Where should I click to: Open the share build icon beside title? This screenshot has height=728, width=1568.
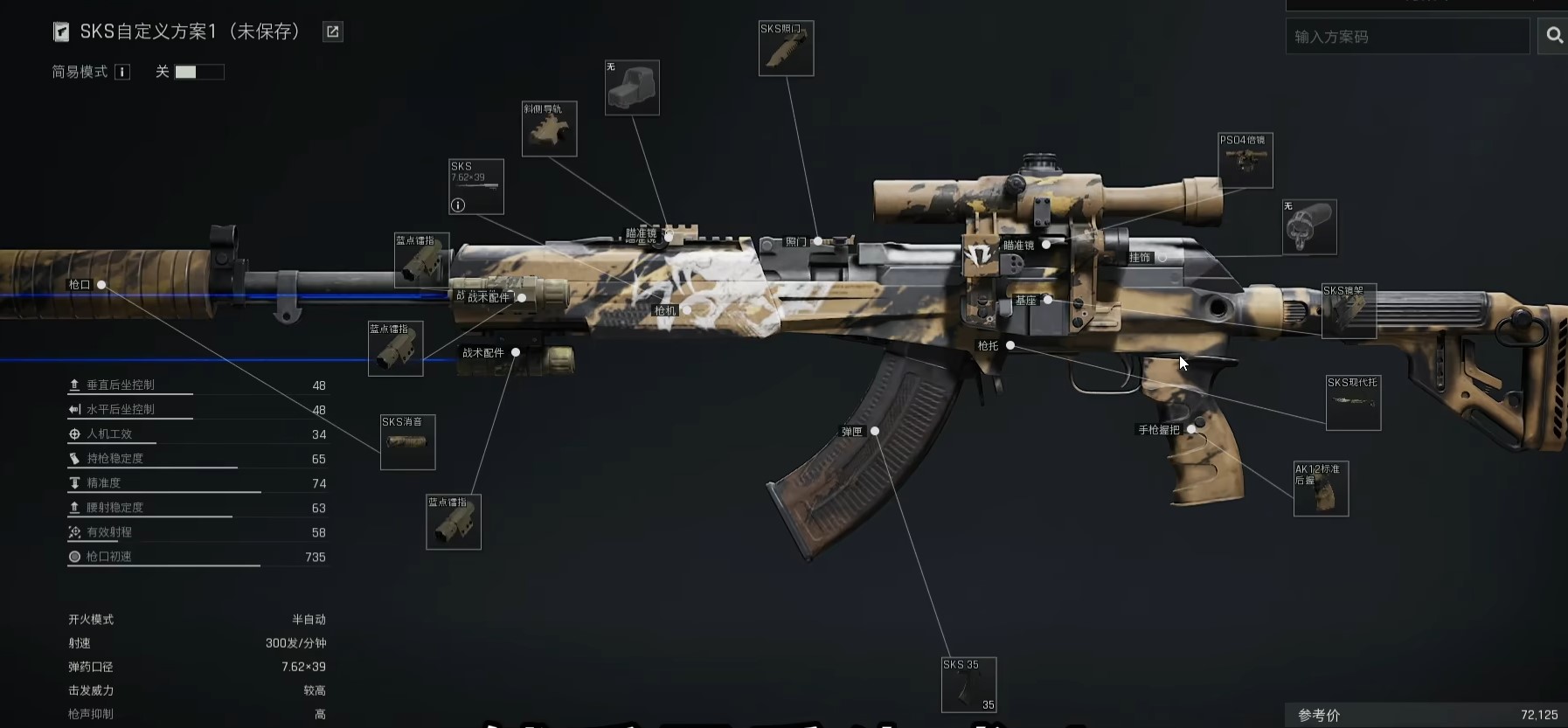(x=333, y=32)
